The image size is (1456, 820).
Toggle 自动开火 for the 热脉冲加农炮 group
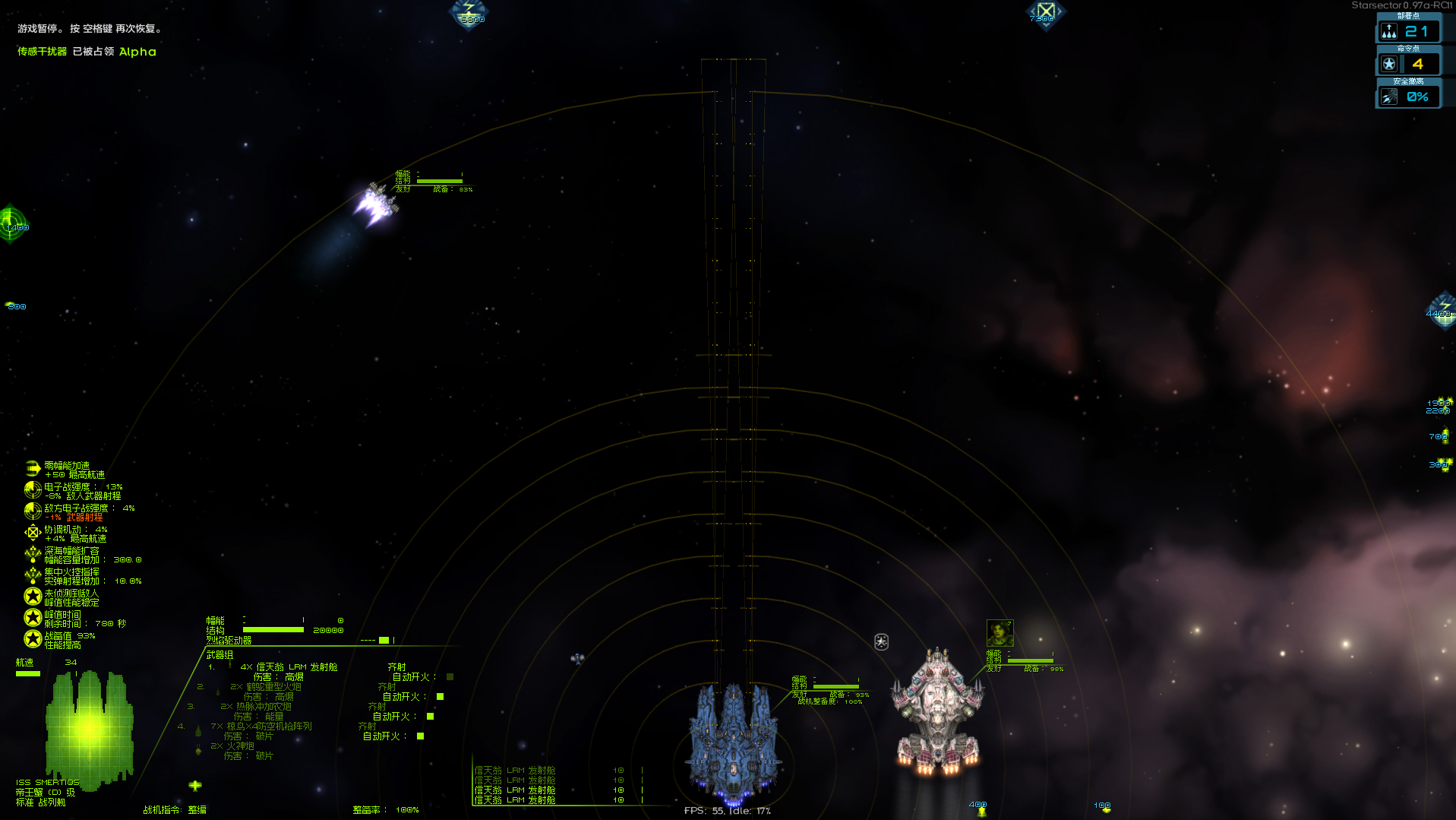tap(430, 716)
